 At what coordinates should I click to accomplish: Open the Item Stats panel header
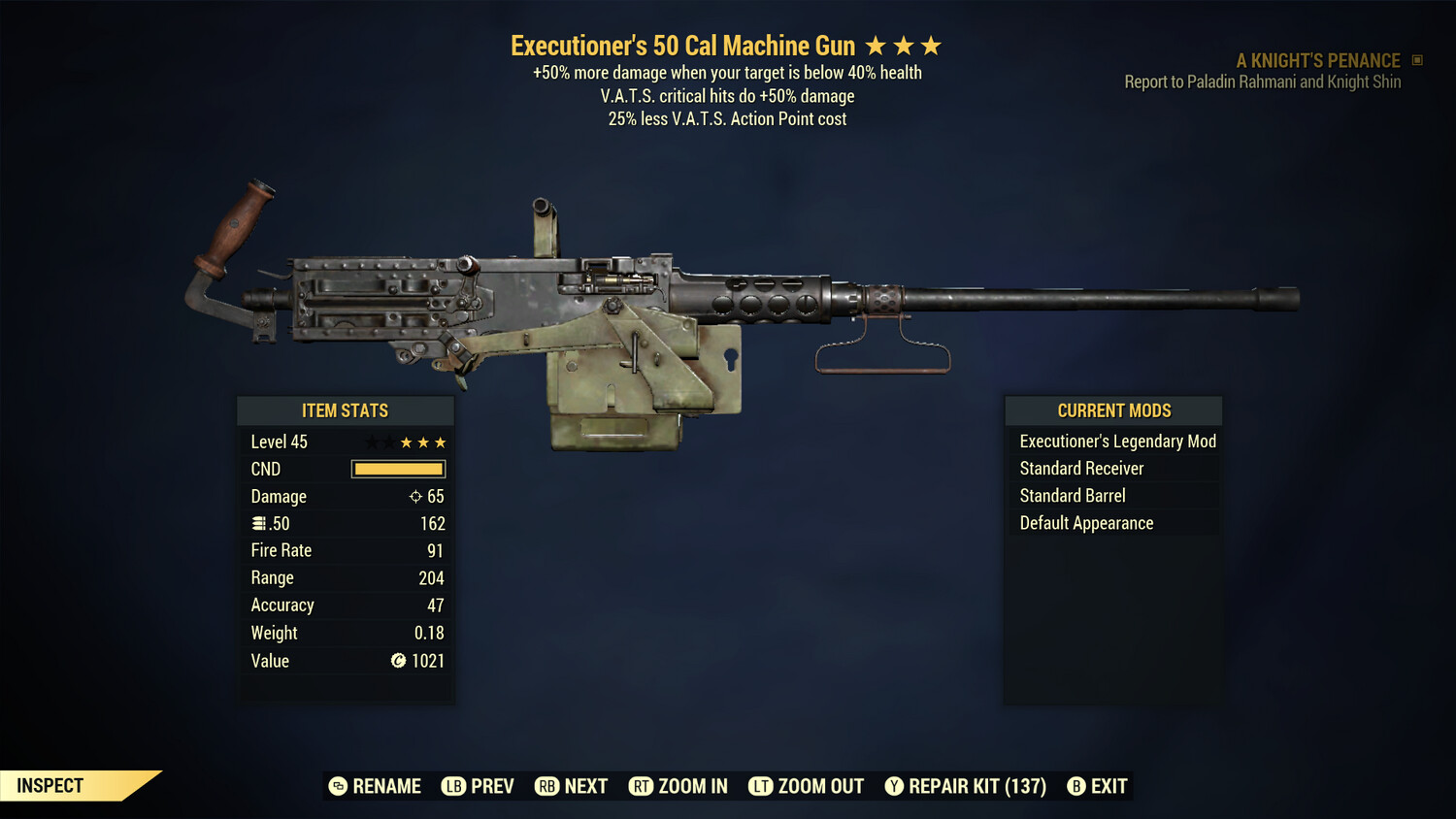pyautogui.click(x=346, y=409)
